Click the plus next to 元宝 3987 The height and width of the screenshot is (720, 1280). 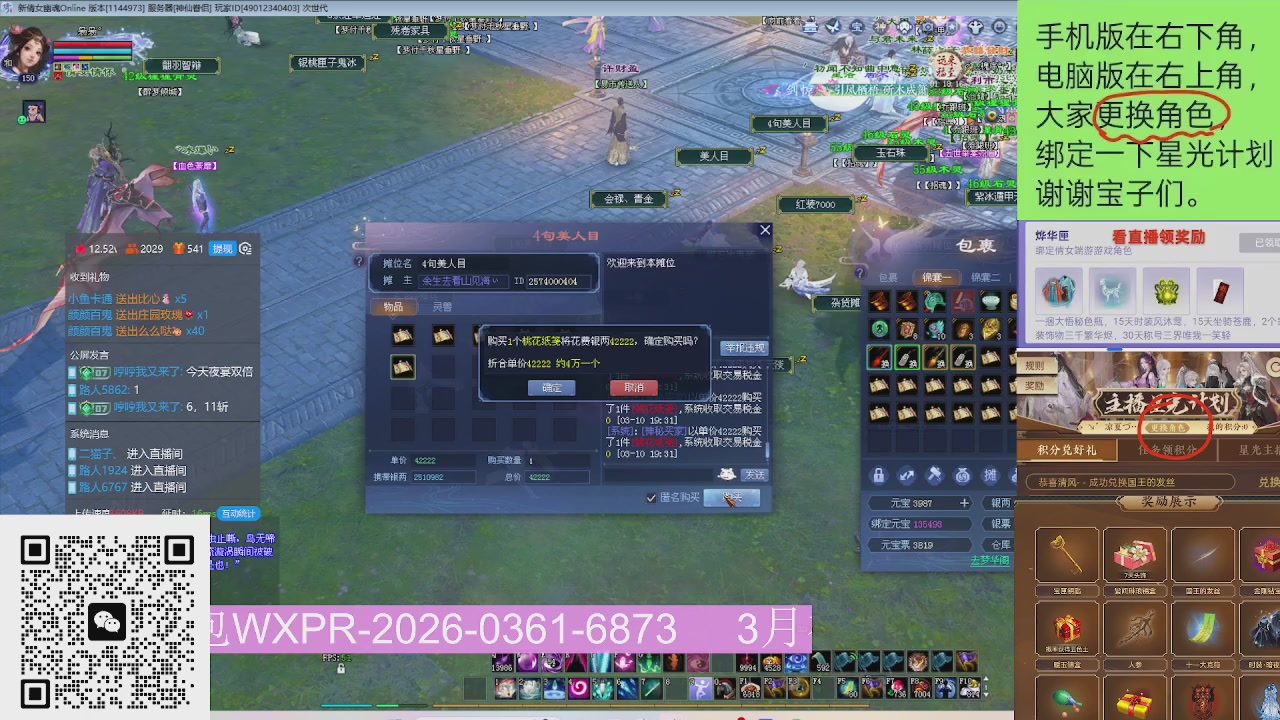(x=963, y=503)
